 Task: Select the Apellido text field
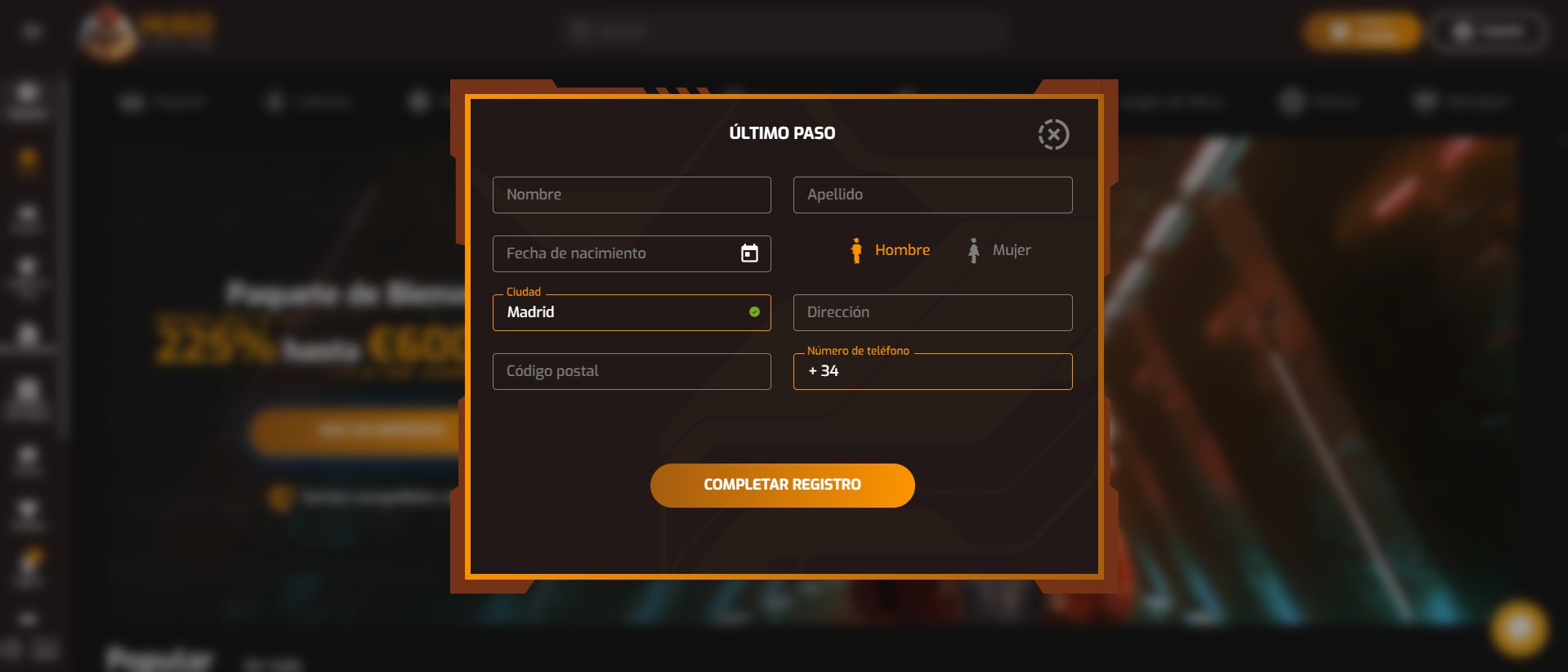tap(931, 195)
